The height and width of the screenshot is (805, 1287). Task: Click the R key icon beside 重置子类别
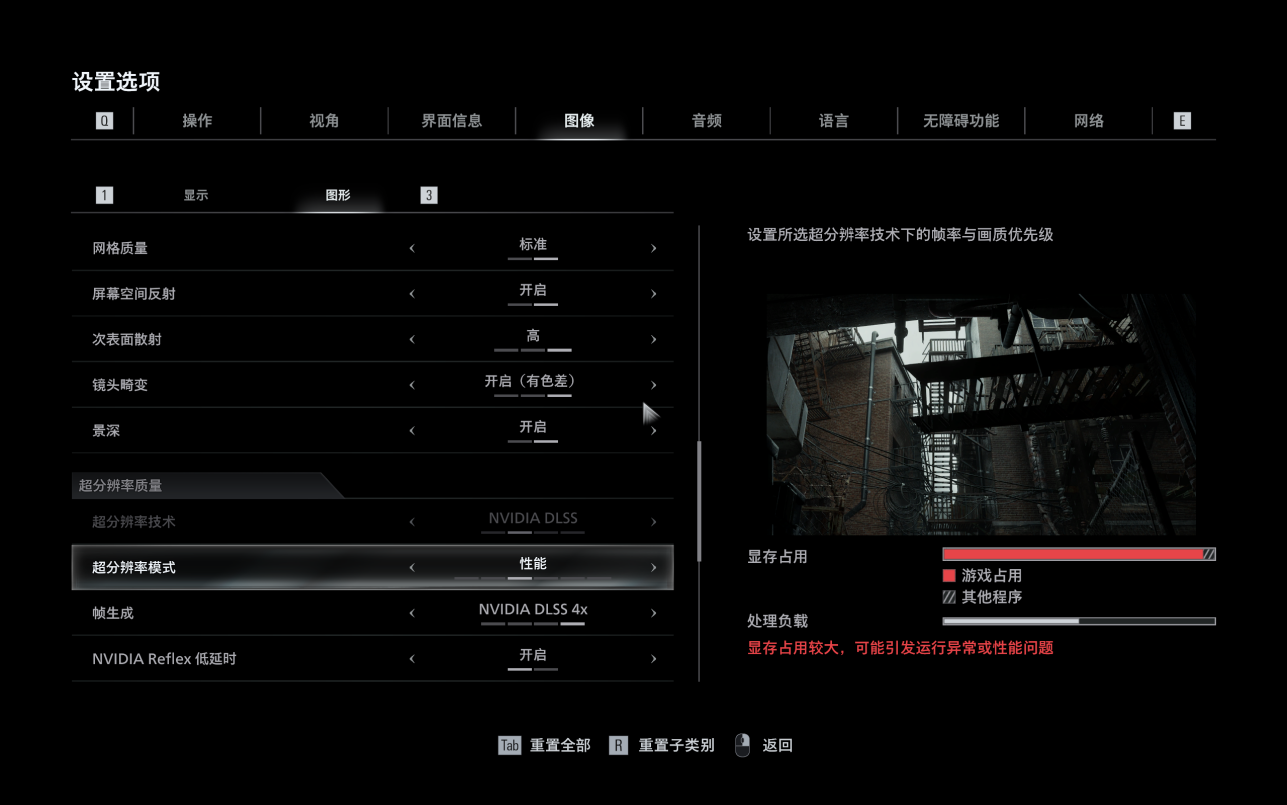click(x=618, y=745)
